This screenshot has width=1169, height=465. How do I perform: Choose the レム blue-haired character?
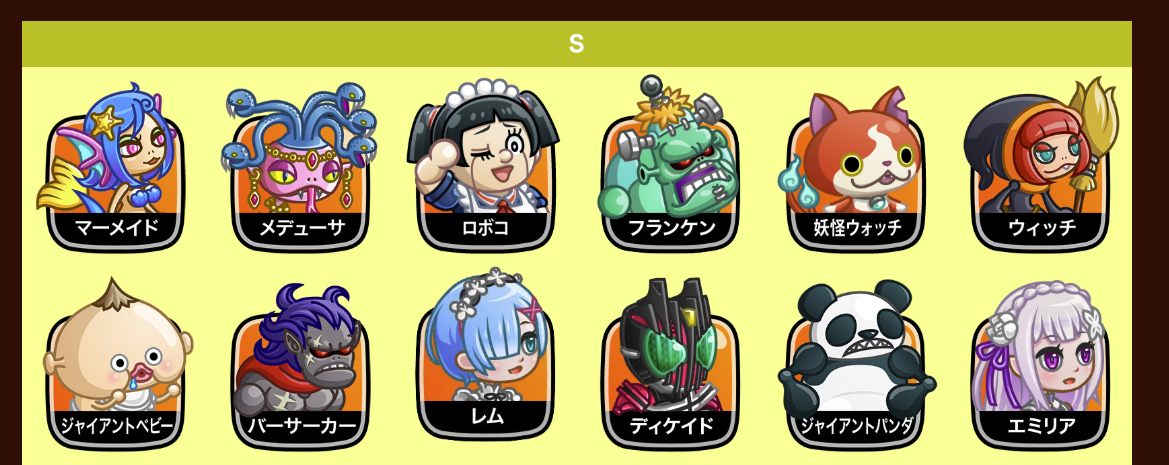(x=485, y=365)
